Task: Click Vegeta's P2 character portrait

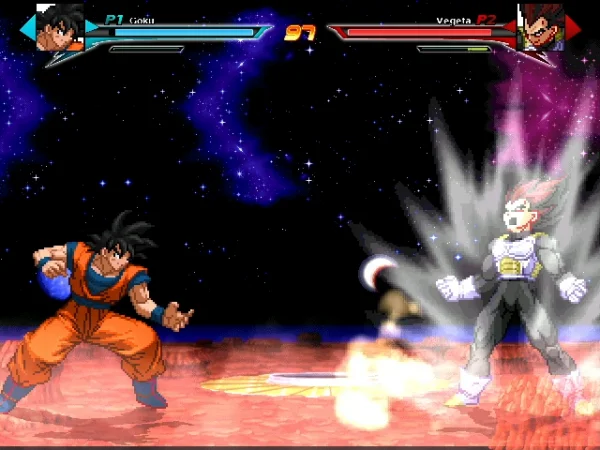Action: (540, 27)
